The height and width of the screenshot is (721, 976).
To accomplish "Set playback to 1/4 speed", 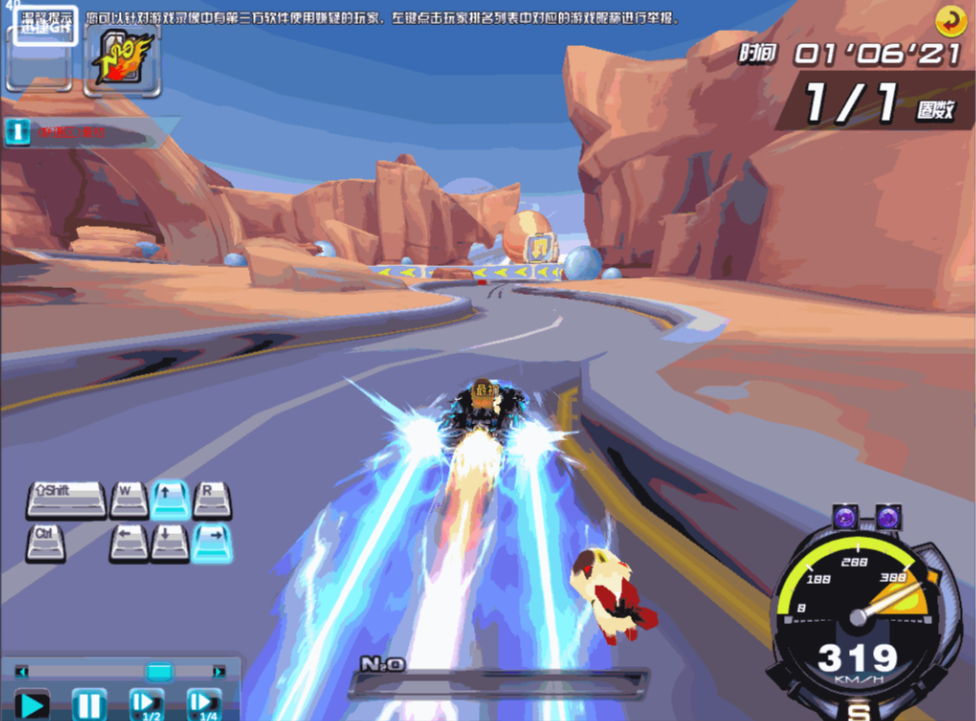I will (204, 705).
